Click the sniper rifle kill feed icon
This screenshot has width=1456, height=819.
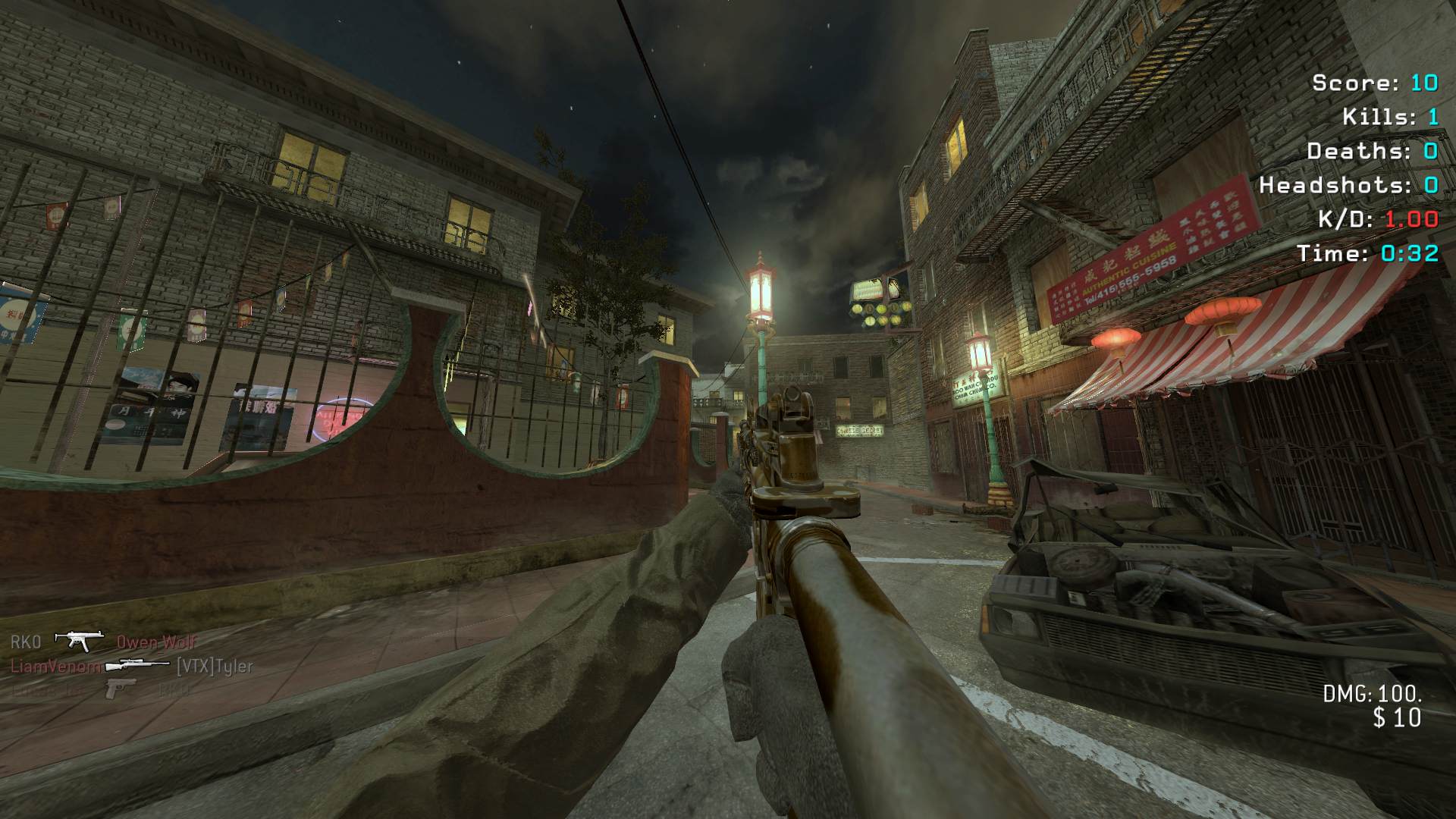tap(137, 666)
